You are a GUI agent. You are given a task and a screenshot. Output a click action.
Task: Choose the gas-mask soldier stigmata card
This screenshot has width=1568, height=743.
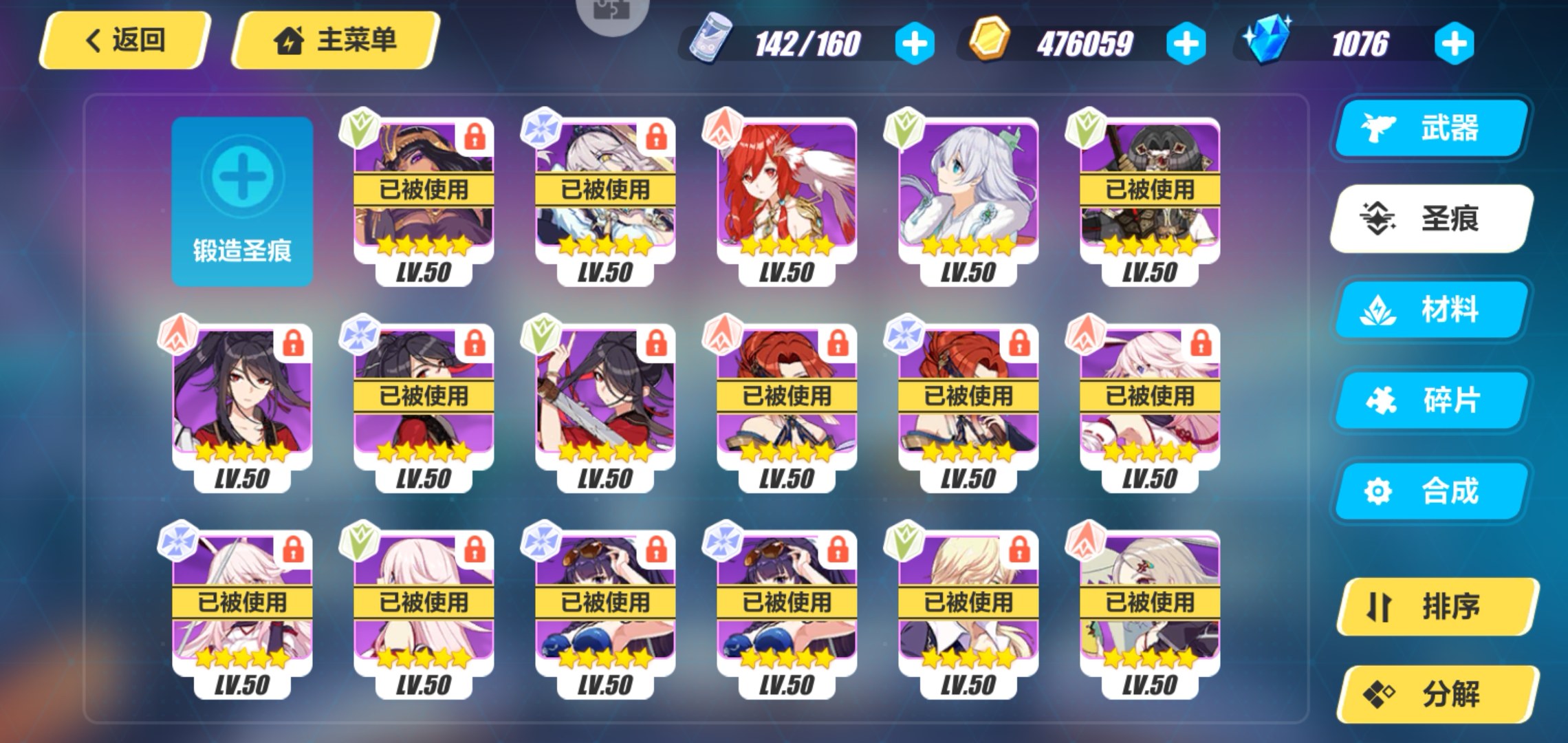click(x=1149, y=200)
